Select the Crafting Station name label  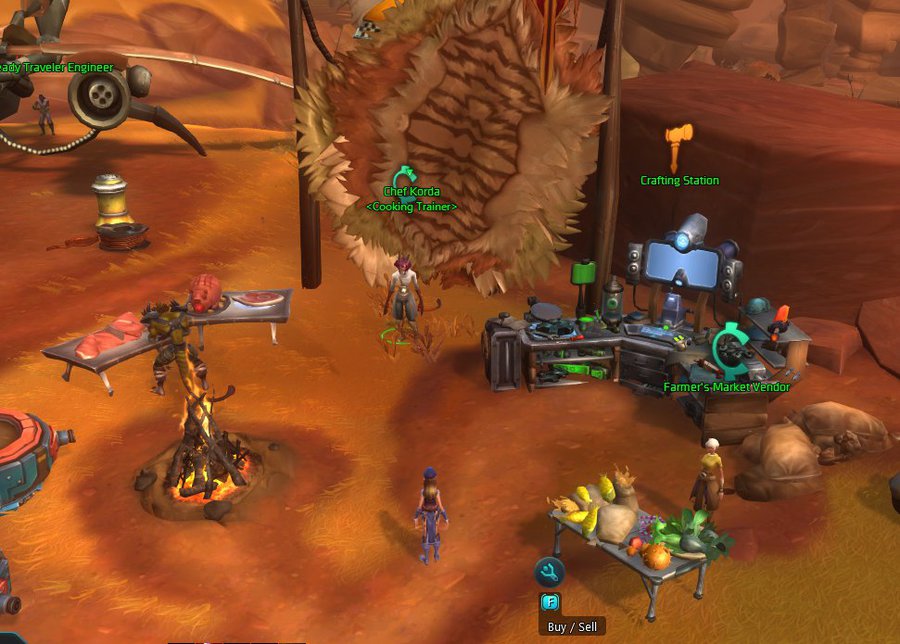click(680, 181)
